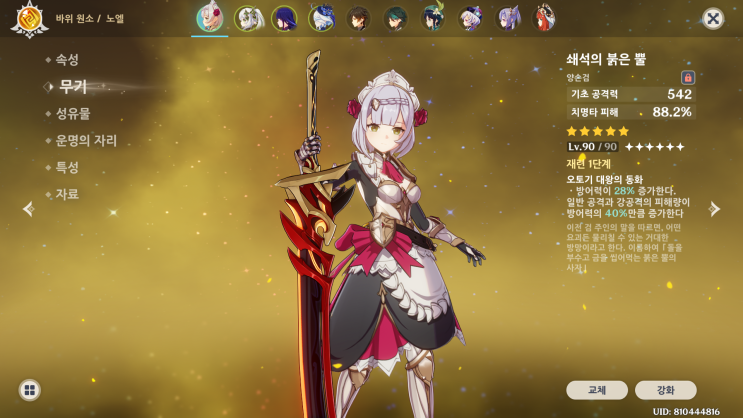This screenshot has height=418, width=743.
Task: Click the 강화 enhance button
Action: point(665,390)
